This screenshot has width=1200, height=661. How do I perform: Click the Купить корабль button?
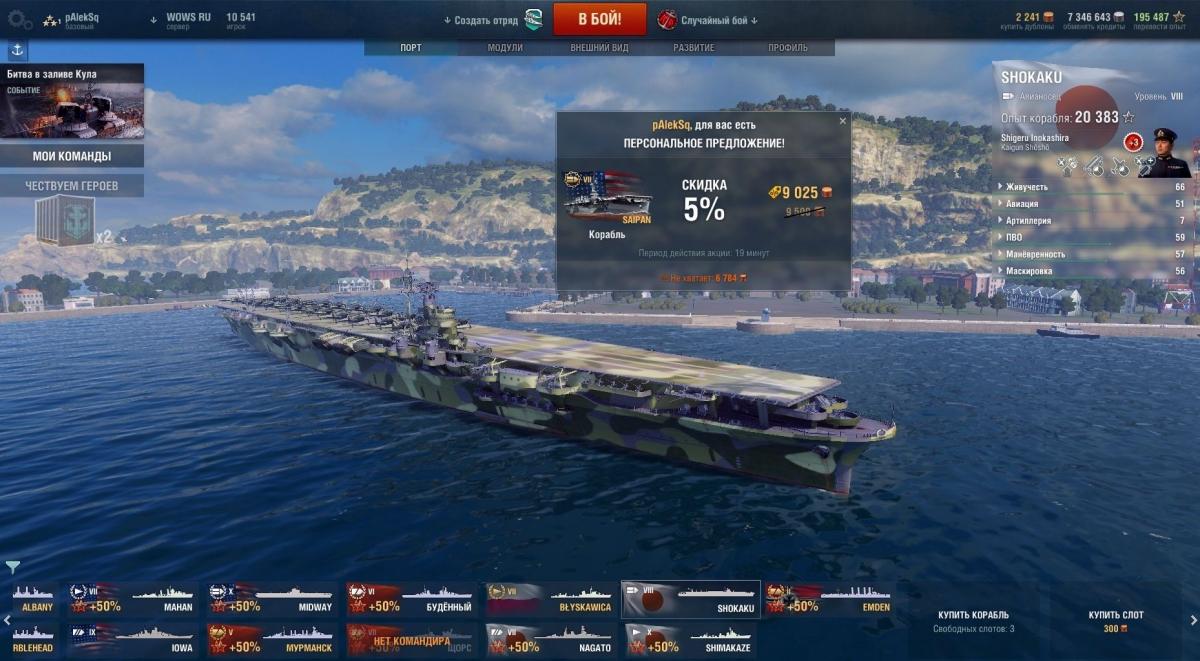coord(973,620)
